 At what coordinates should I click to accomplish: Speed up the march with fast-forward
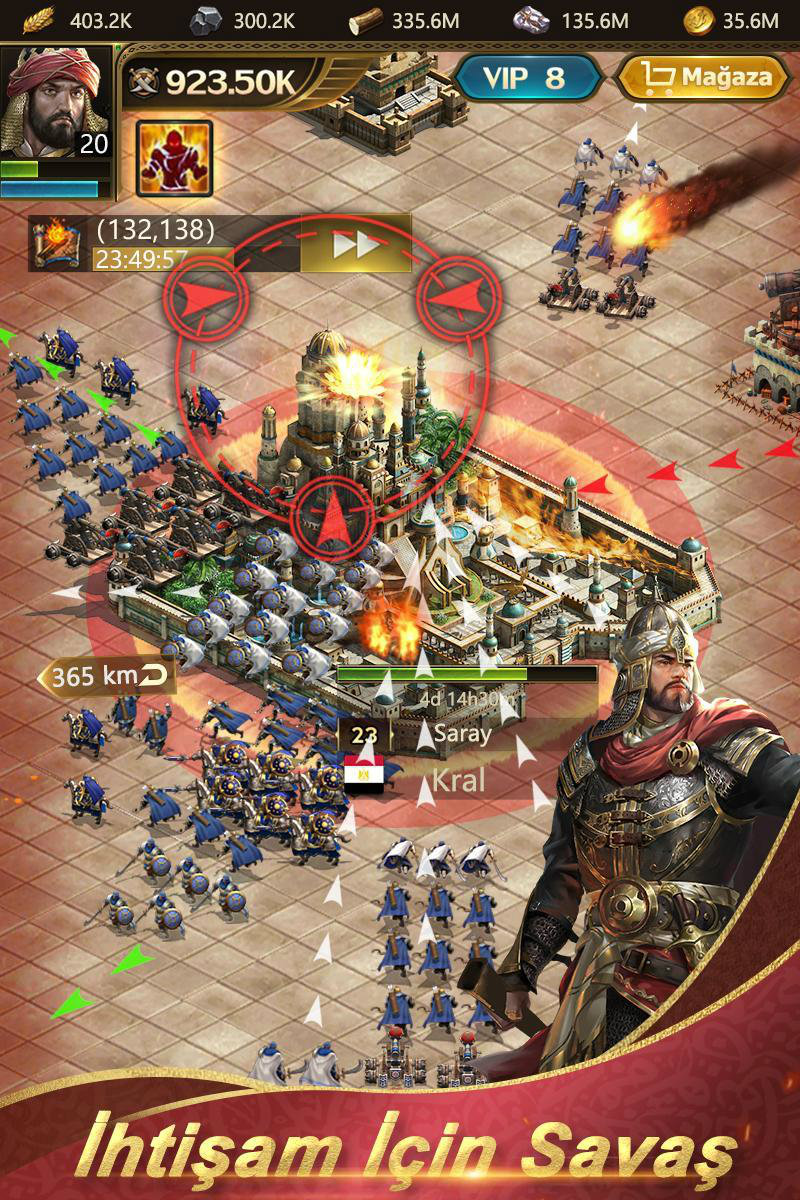(355, 244)
